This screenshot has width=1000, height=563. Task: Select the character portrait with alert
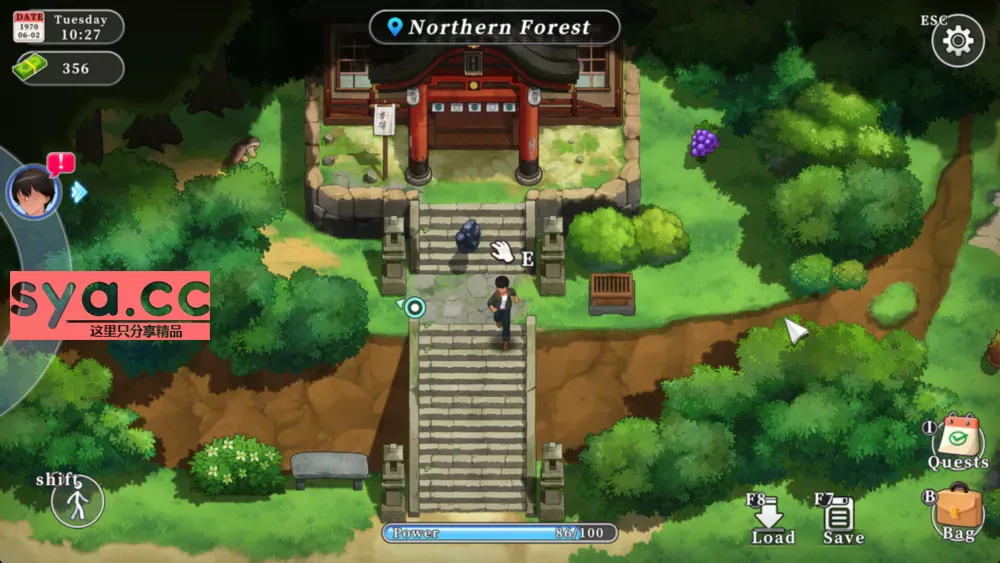tap(34, 191)
